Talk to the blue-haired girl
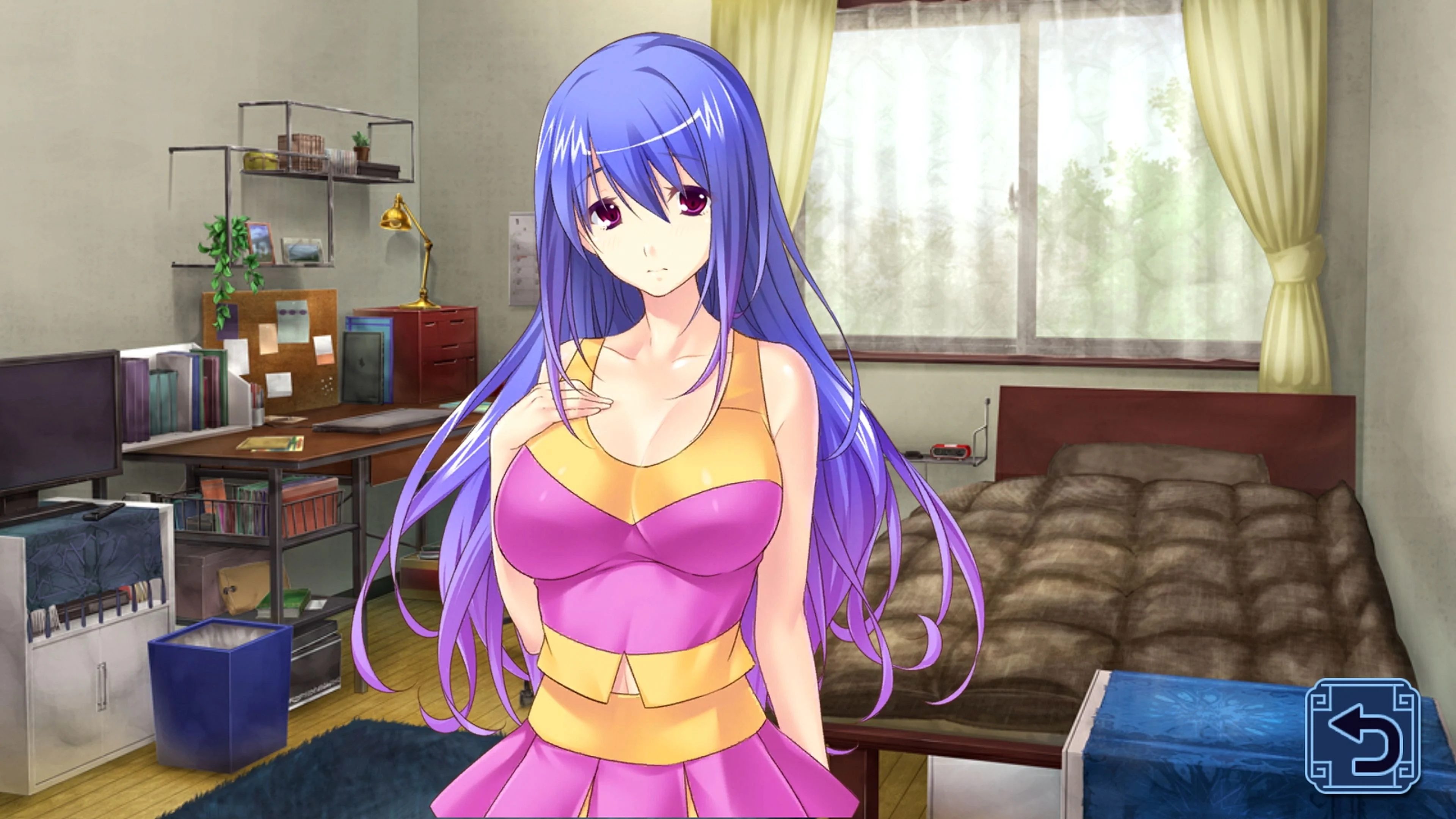Screen dimensions: 1456x819 (650, 237)
